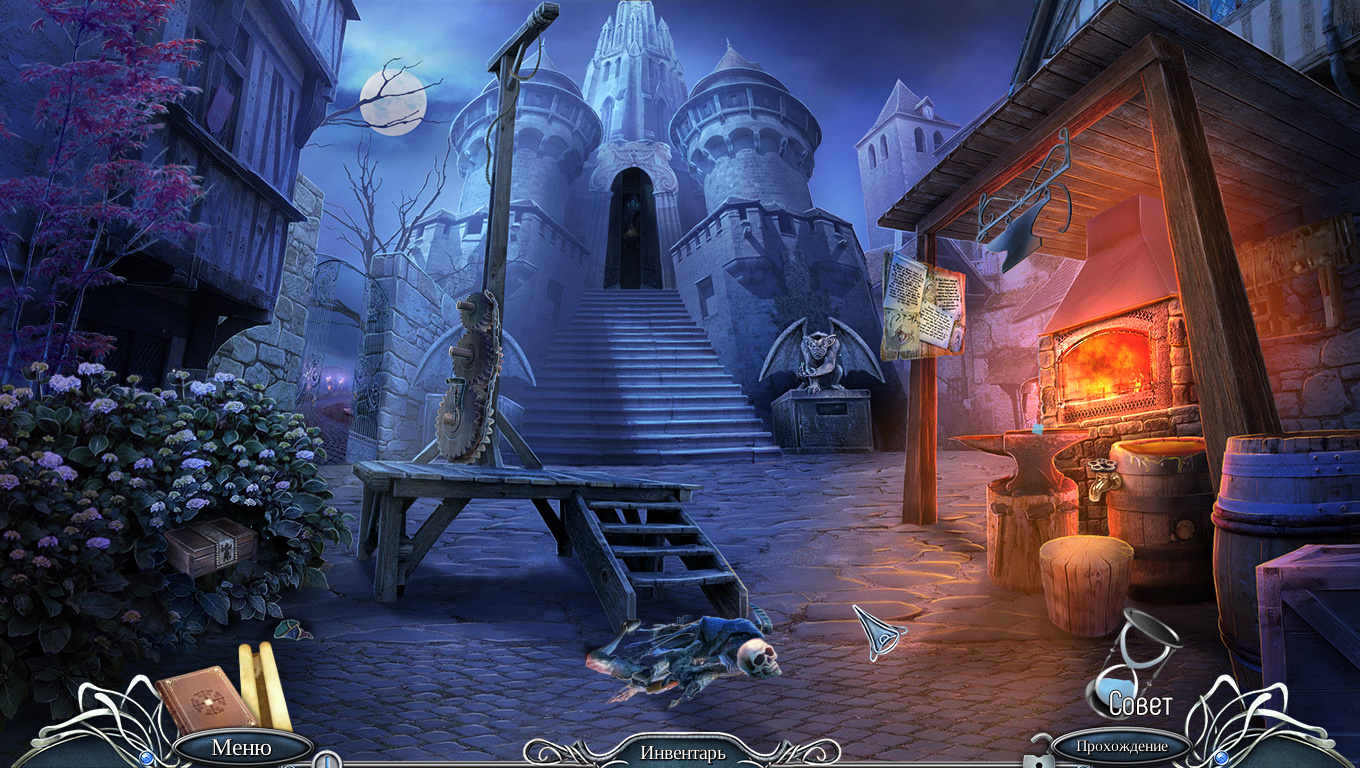Expand the Инвентарь panel

click(682, 752)
